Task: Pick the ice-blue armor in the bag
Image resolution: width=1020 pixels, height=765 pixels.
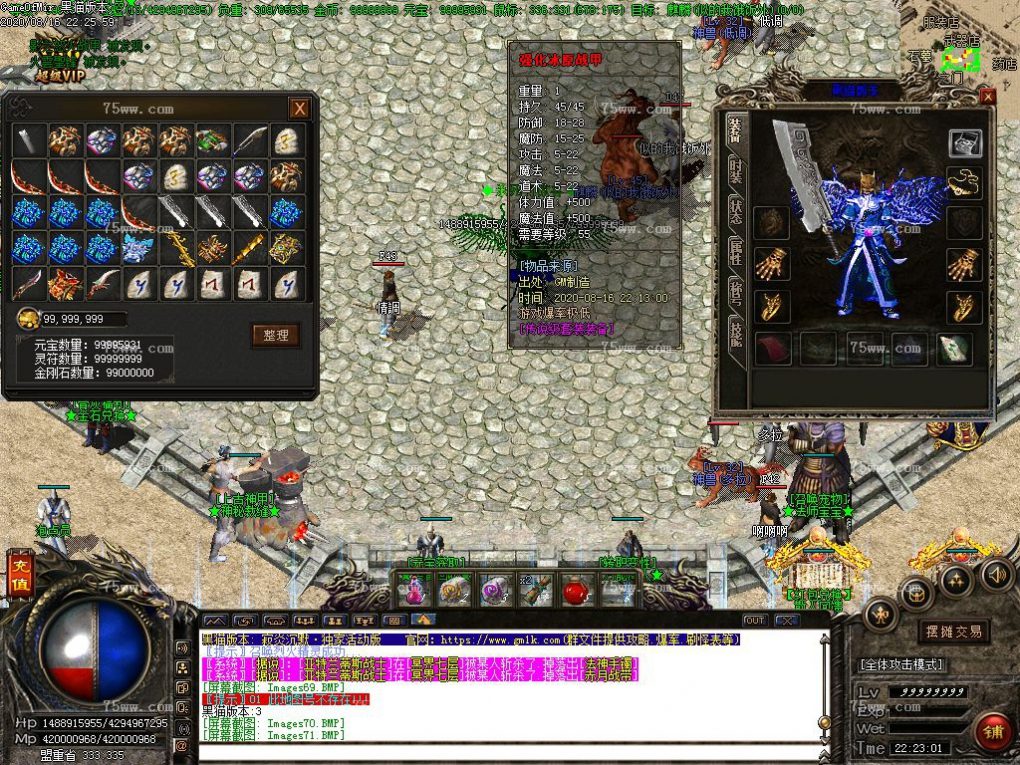Action: (x=137, y=248)
